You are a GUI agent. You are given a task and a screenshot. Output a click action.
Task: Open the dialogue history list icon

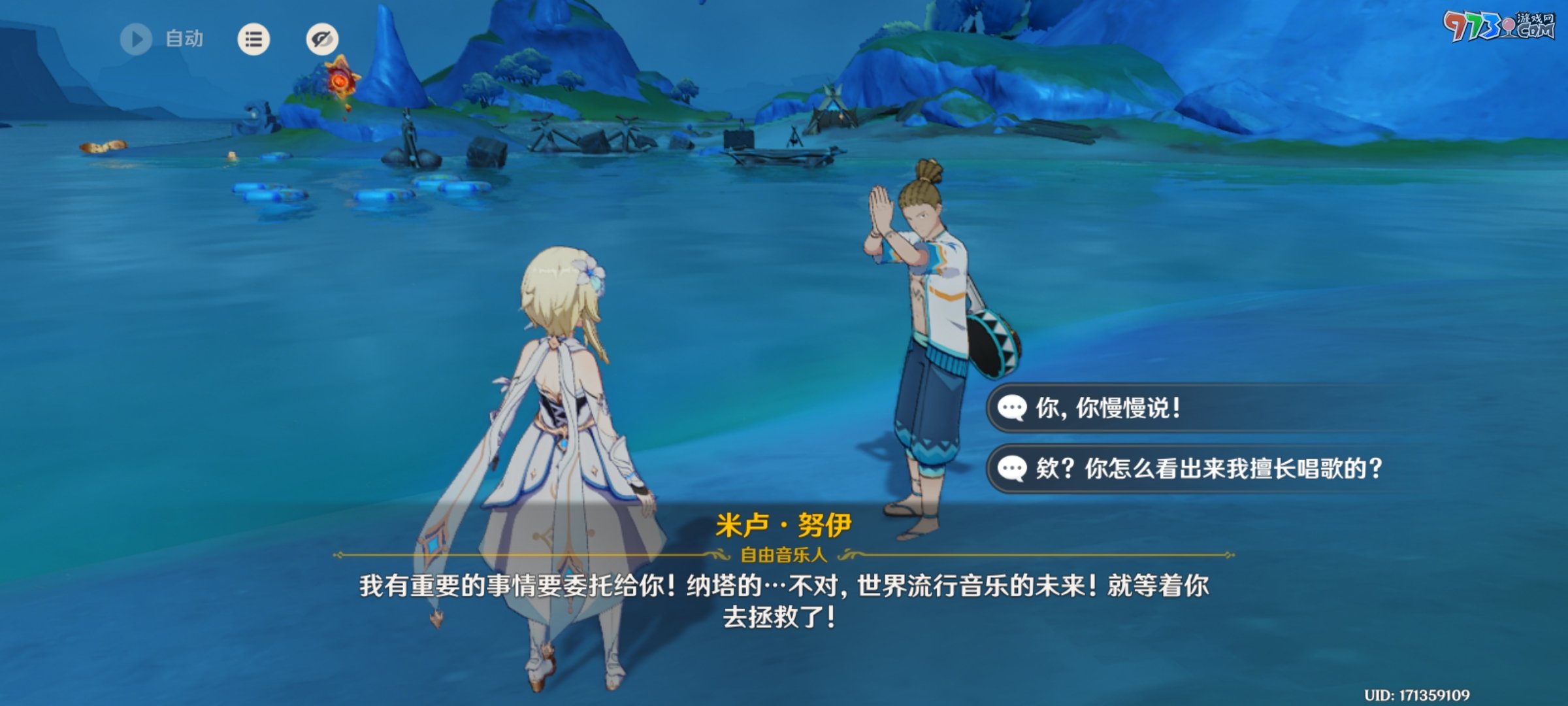[x=253, y=39]
